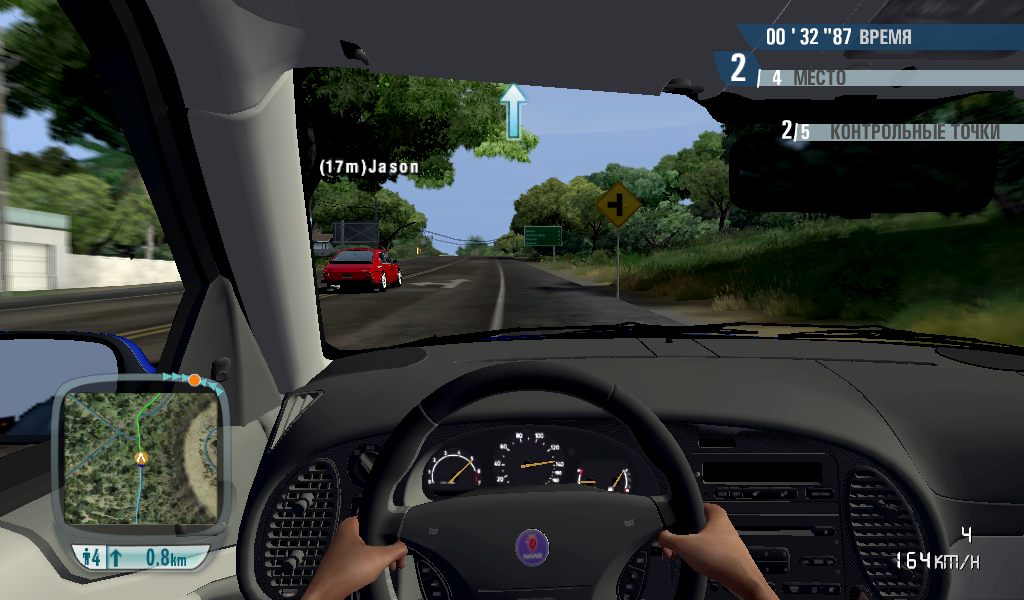
Task: Select the orange checkpoint marker on the minimap
Action: [x=195, y=380]
